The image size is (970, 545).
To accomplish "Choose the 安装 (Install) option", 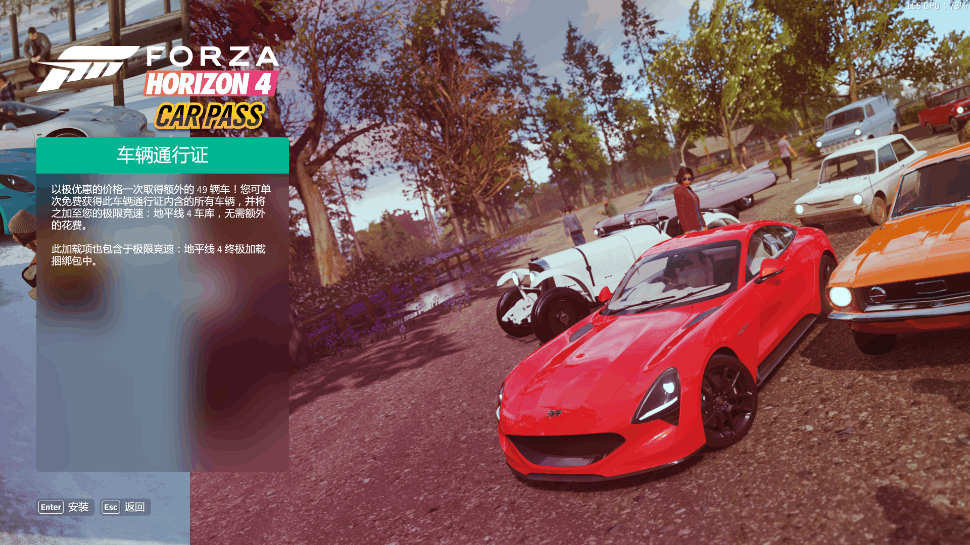I will tap(66, 507).
